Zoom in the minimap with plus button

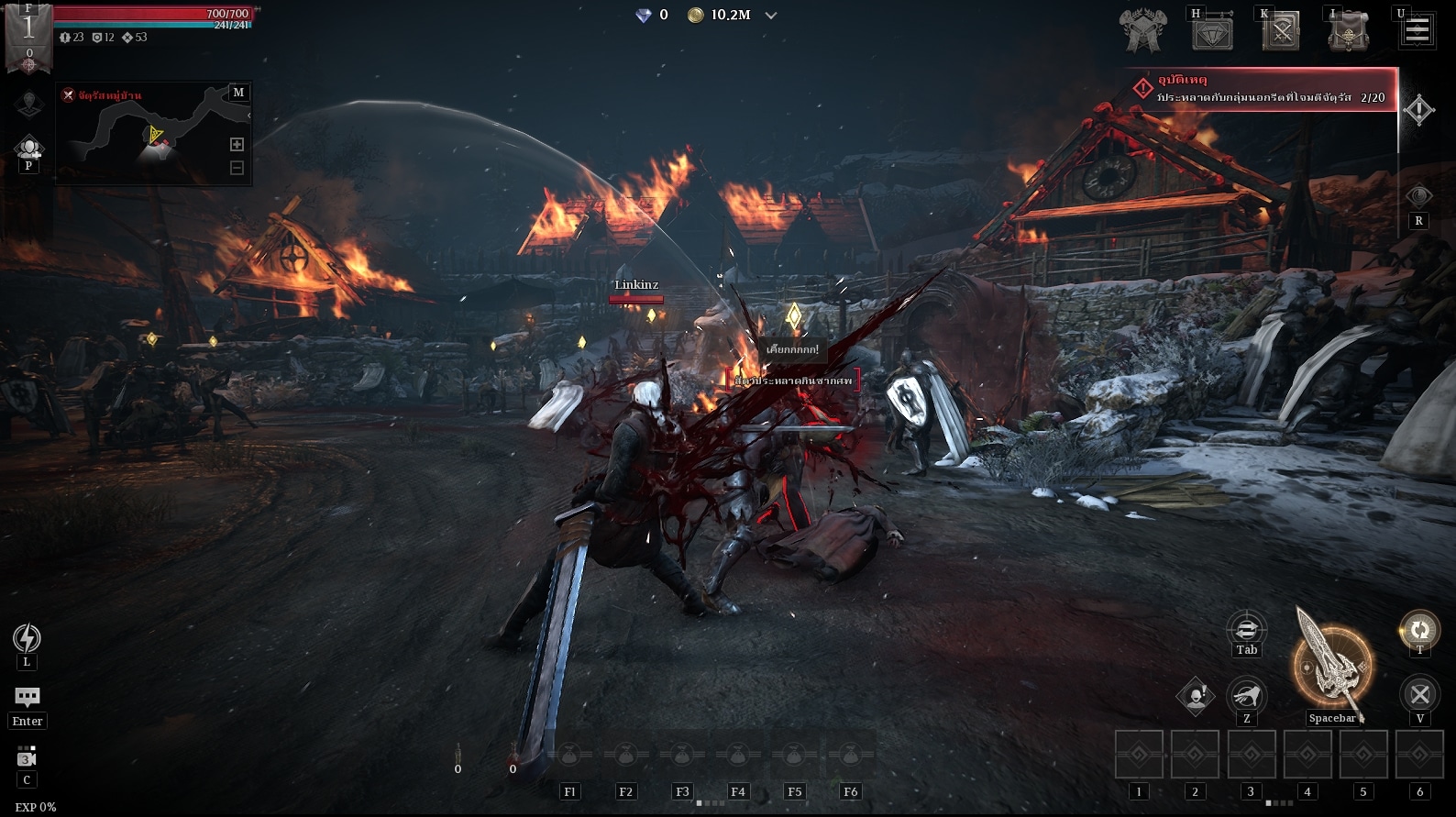tap(237, 144)
